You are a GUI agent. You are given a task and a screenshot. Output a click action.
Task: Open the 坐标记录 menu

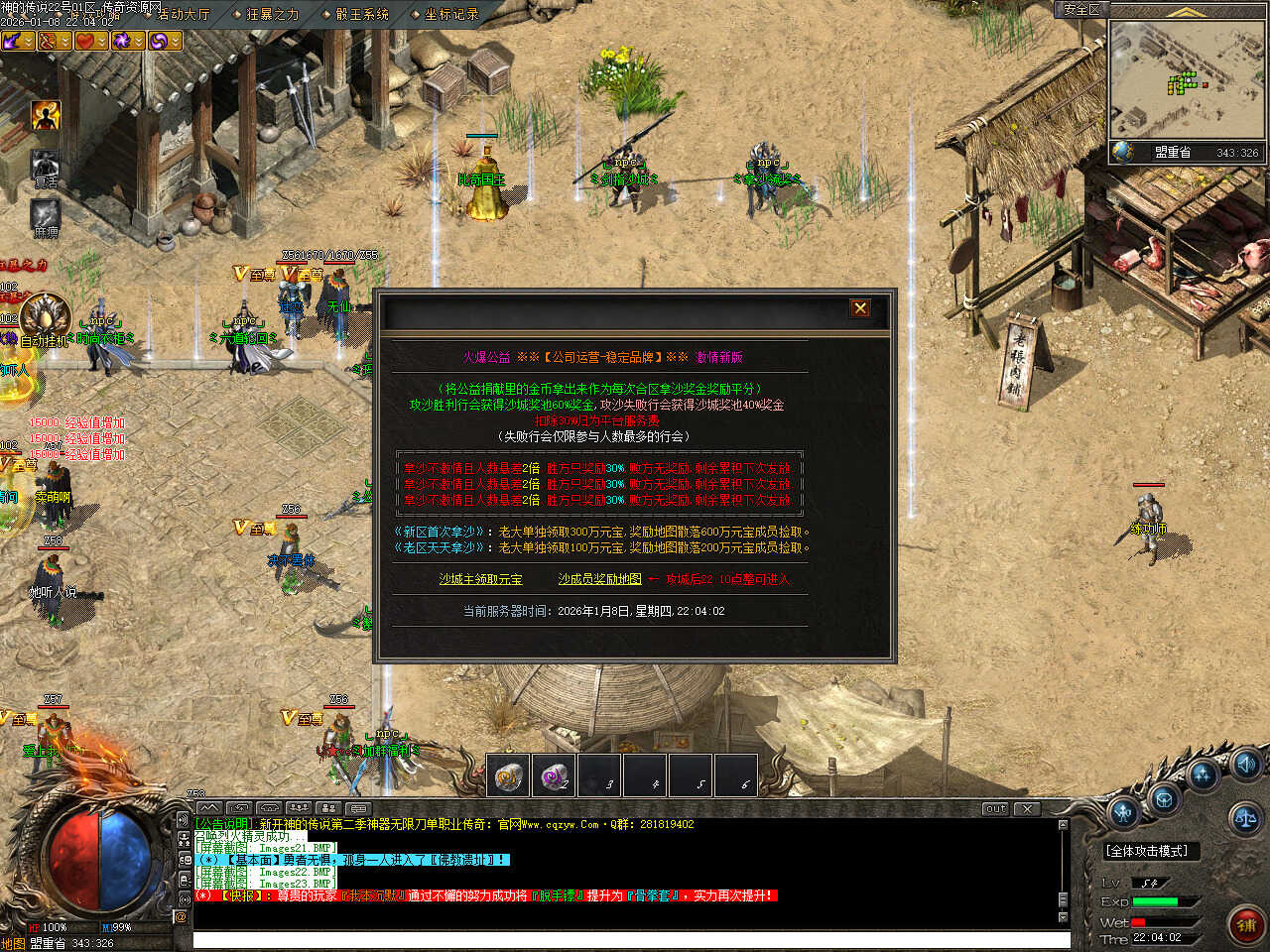450,14
